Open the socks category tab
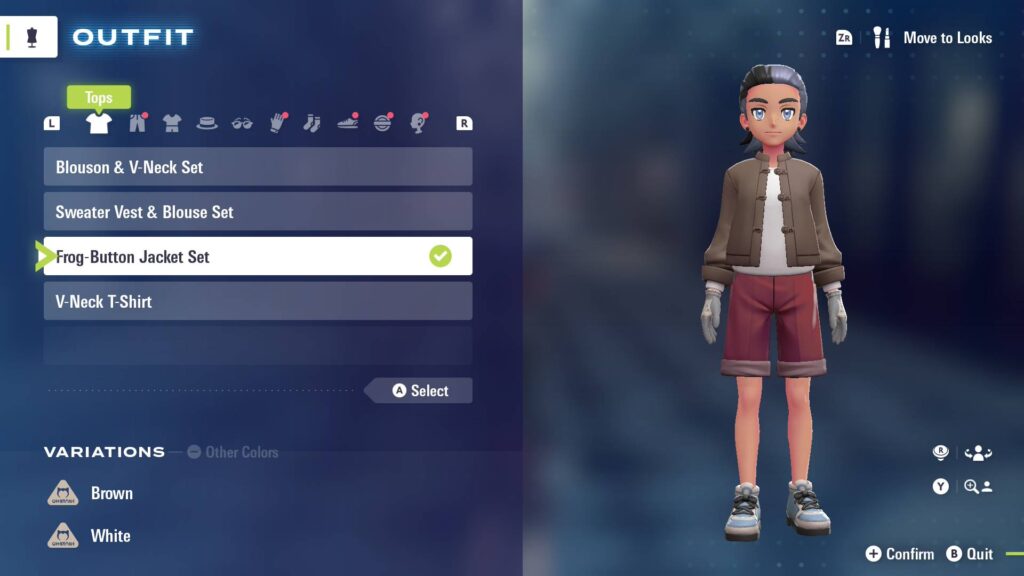1024x576 pixels. 312,123
